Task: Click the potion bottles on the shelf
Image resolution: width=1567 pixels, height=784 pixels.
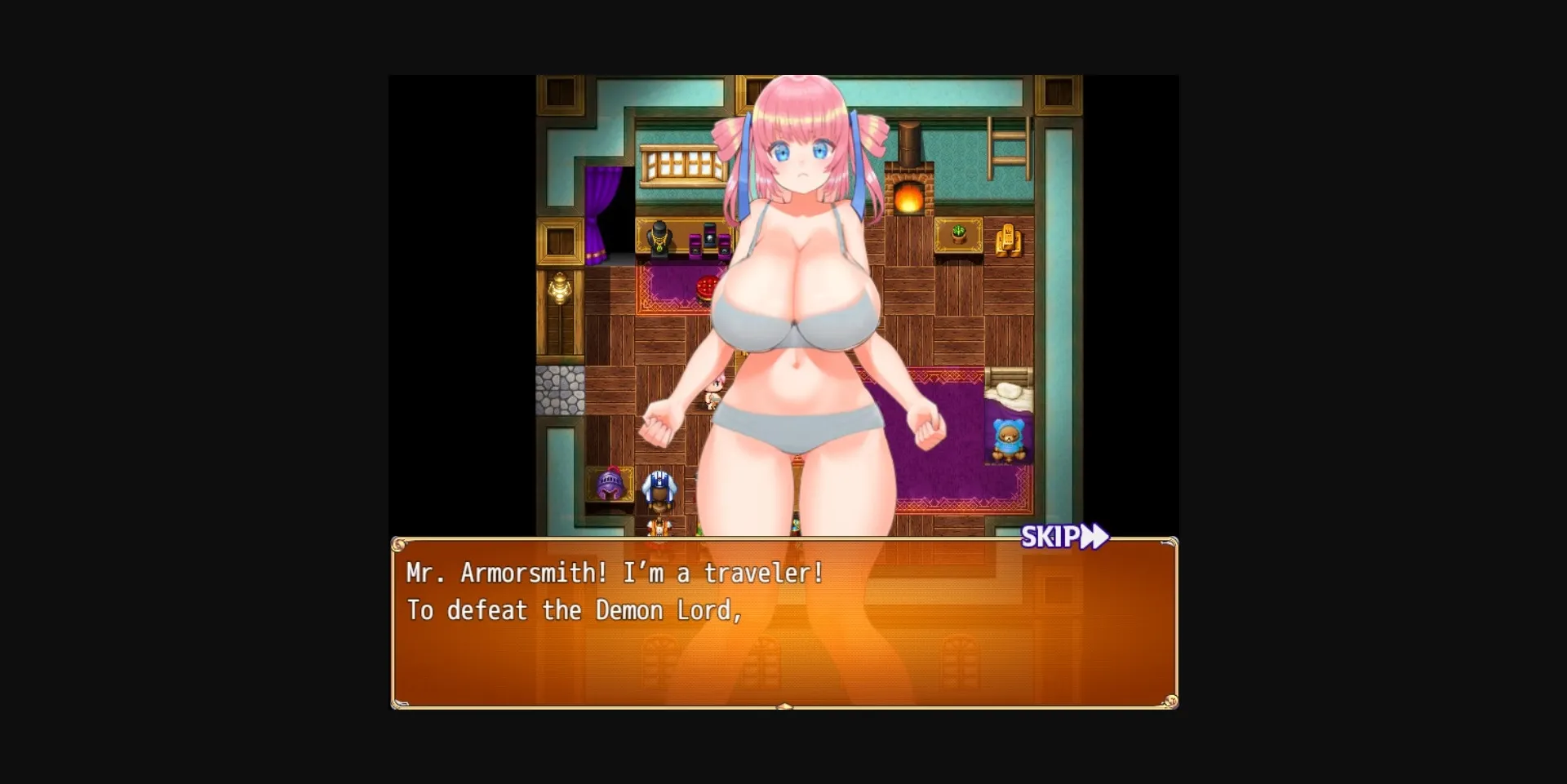Action: point(708,239)
